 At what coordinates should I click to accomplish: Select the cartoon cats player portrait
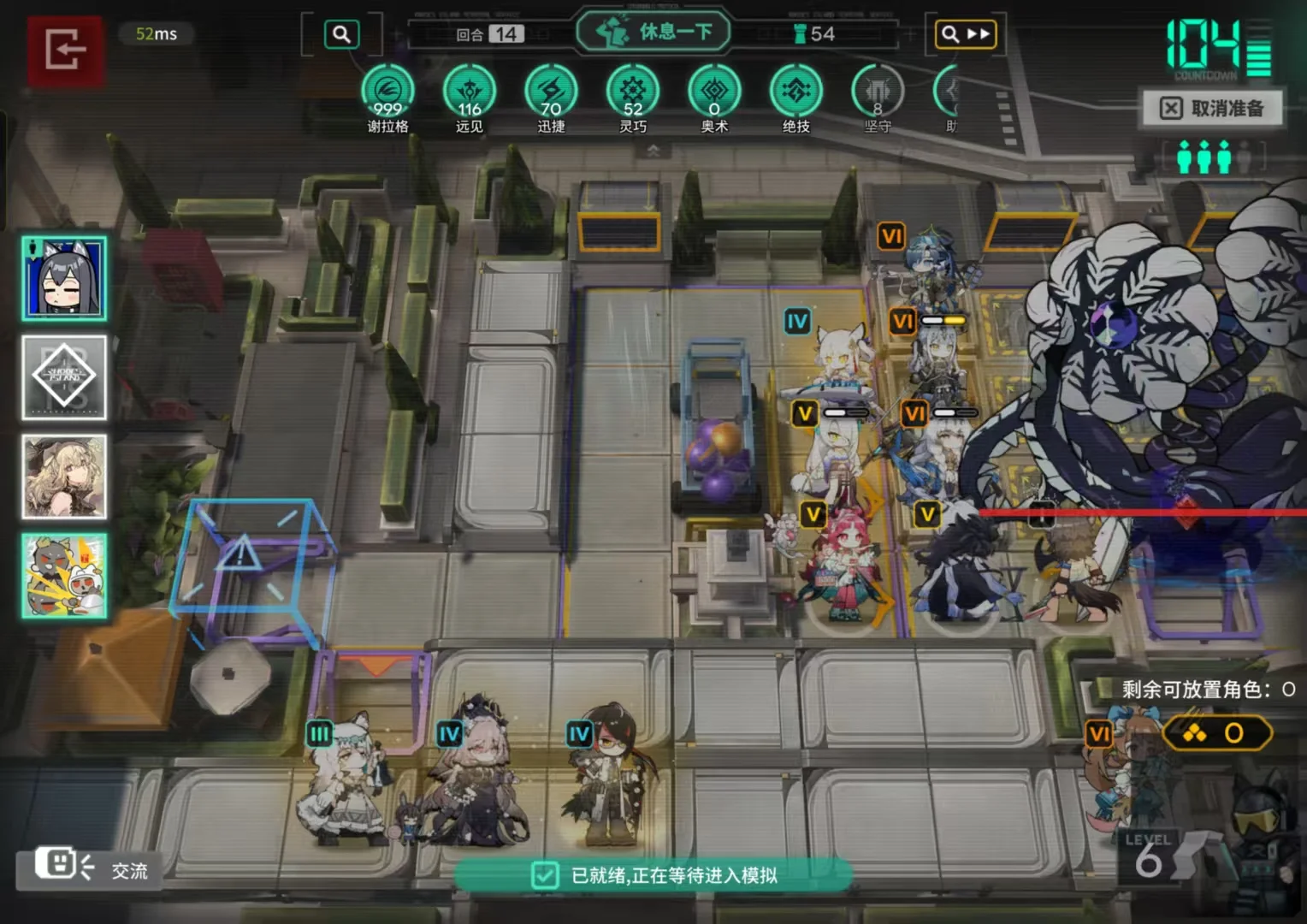click(x=64, y=576)
